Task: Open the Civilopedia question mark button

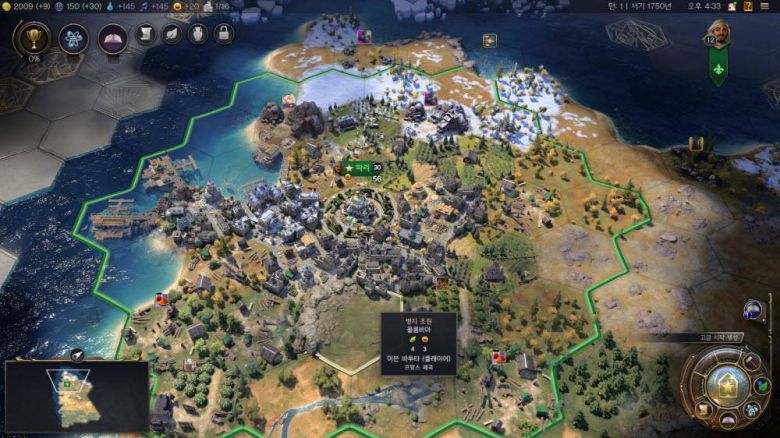Action: [746, 6]
